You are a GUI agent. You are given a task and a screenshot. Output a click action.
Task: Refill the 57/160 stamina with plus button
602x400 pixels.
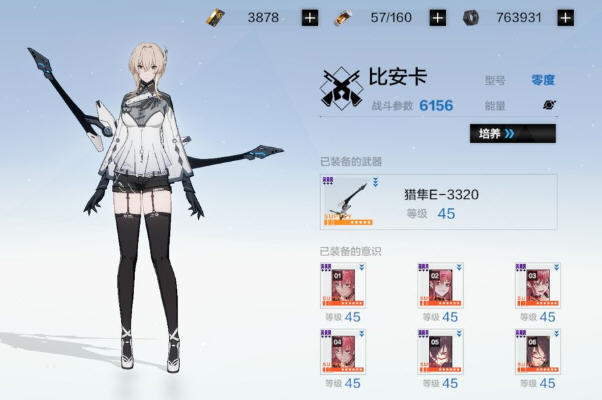[x=437, y=17]
